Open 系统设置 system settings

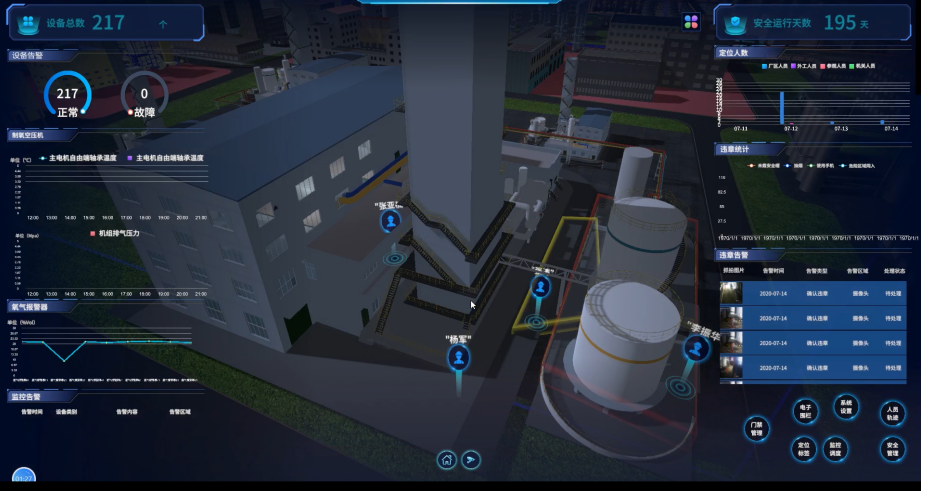pyautogui.click(x=846, y=407)
